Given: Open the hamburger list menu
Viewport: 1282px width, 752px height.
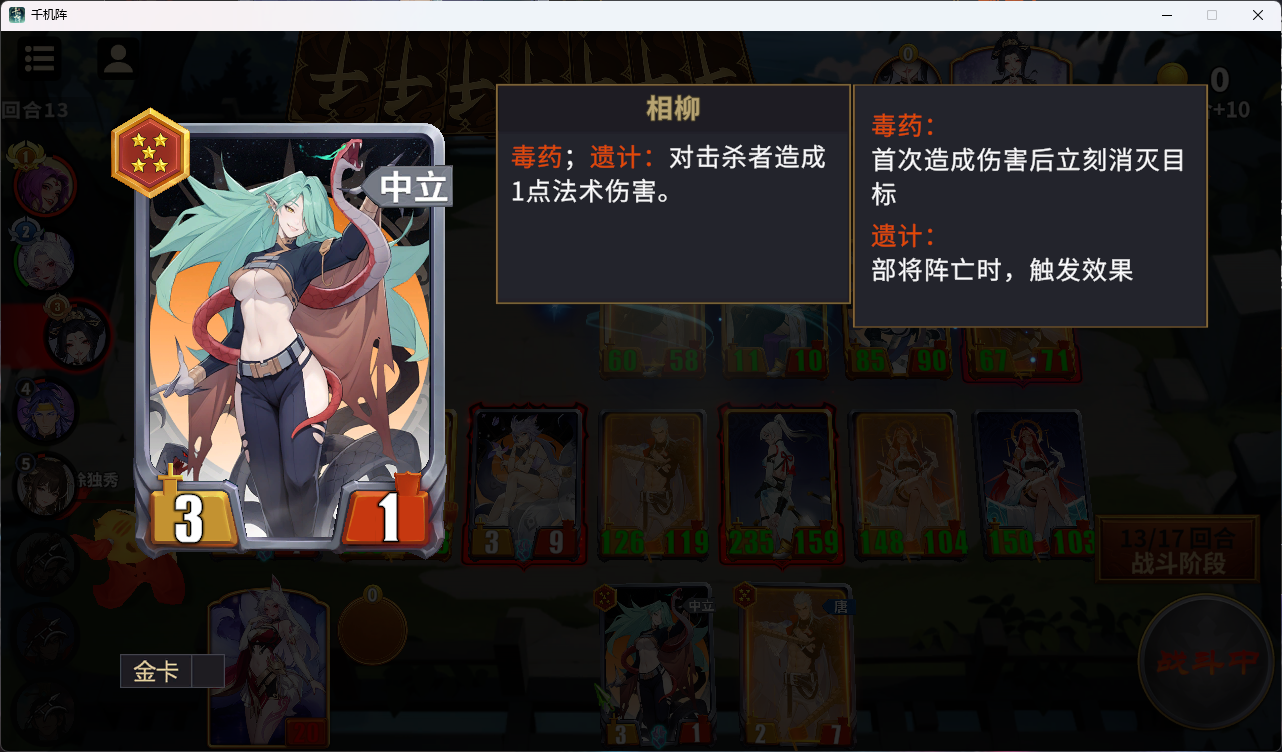Looking at the screenshot, I should coord(39,58).
